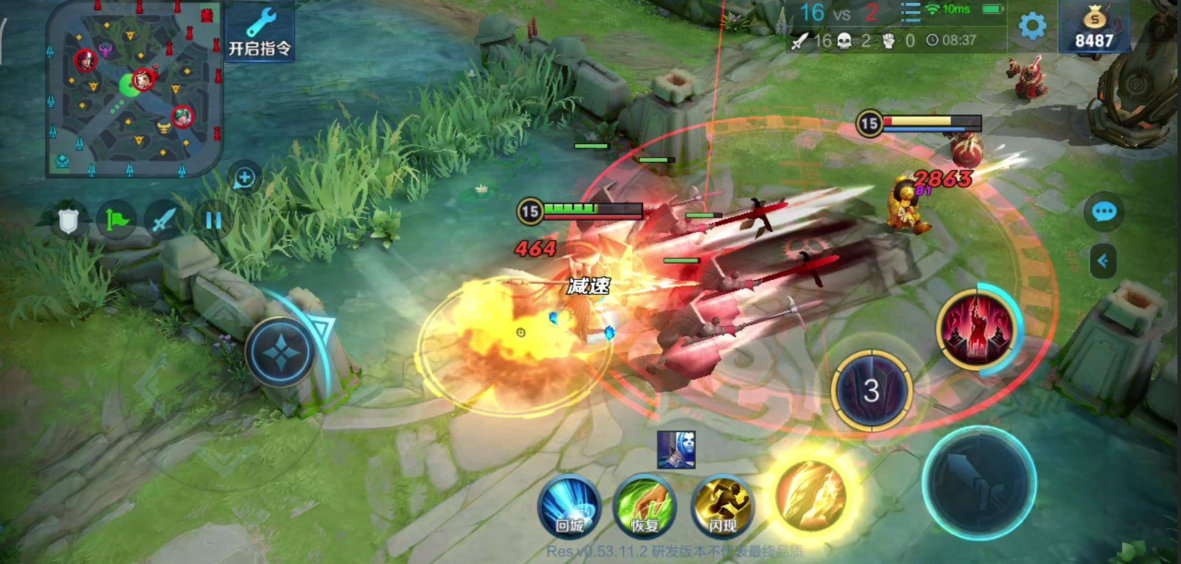Screen dimensions: 1181x564
Task: Click the pause bars icon
Action: tap(213, 219)
